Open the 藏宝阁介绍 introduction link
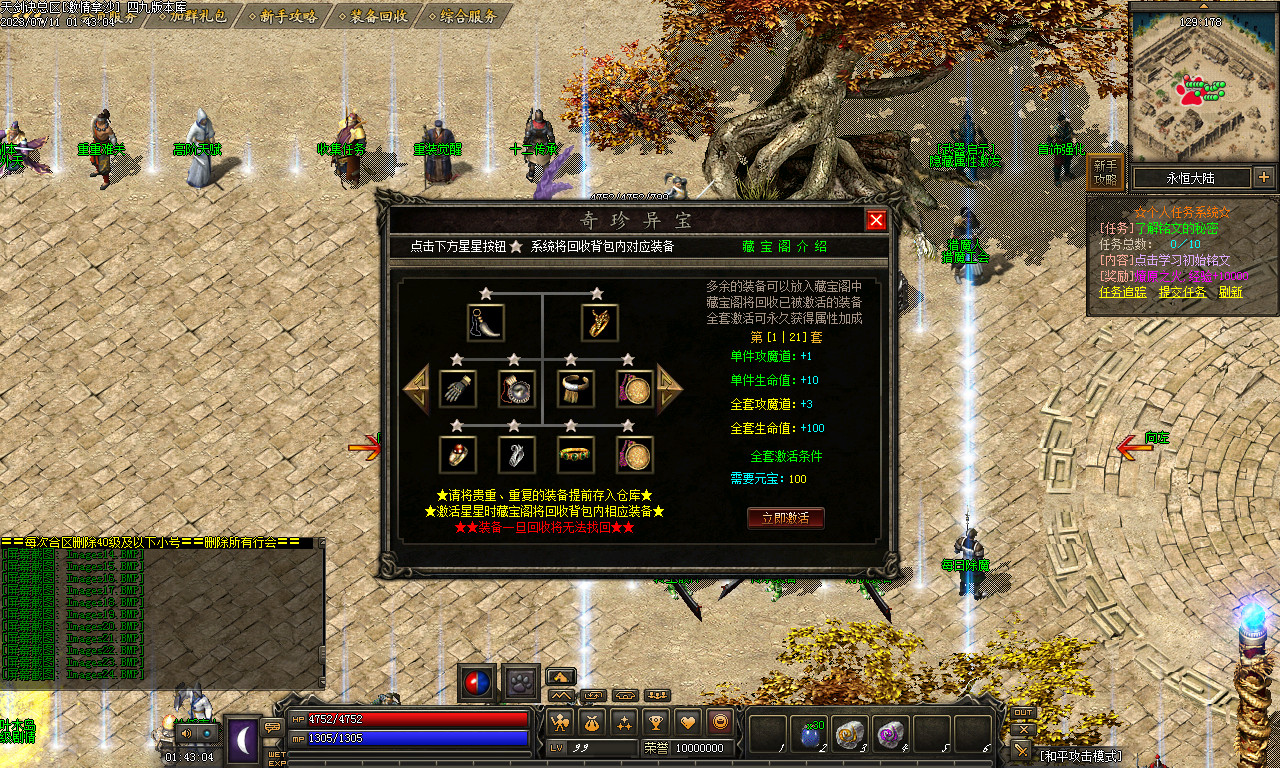 785,246
